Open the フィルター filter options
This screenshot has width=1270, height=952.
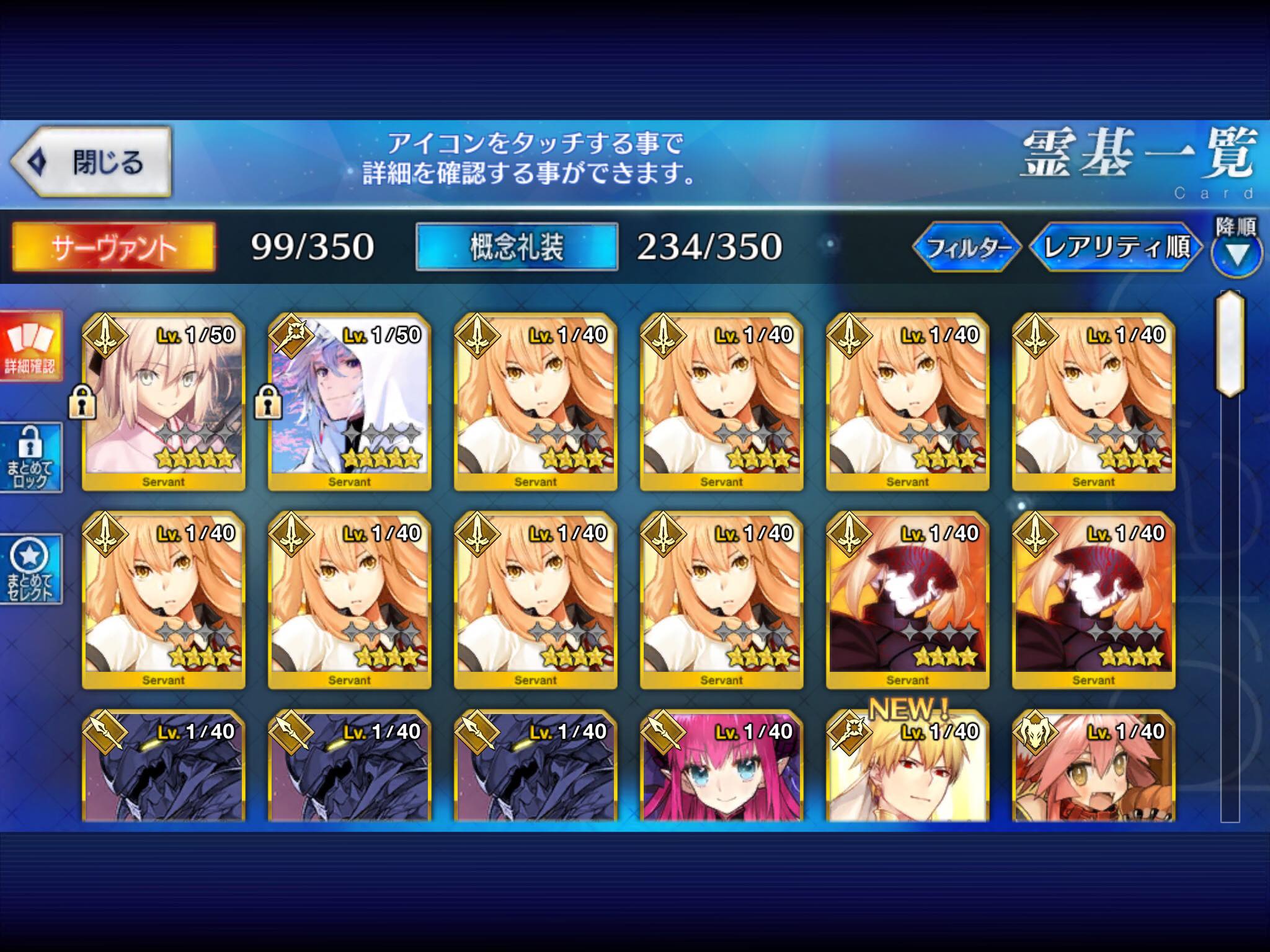966,247
